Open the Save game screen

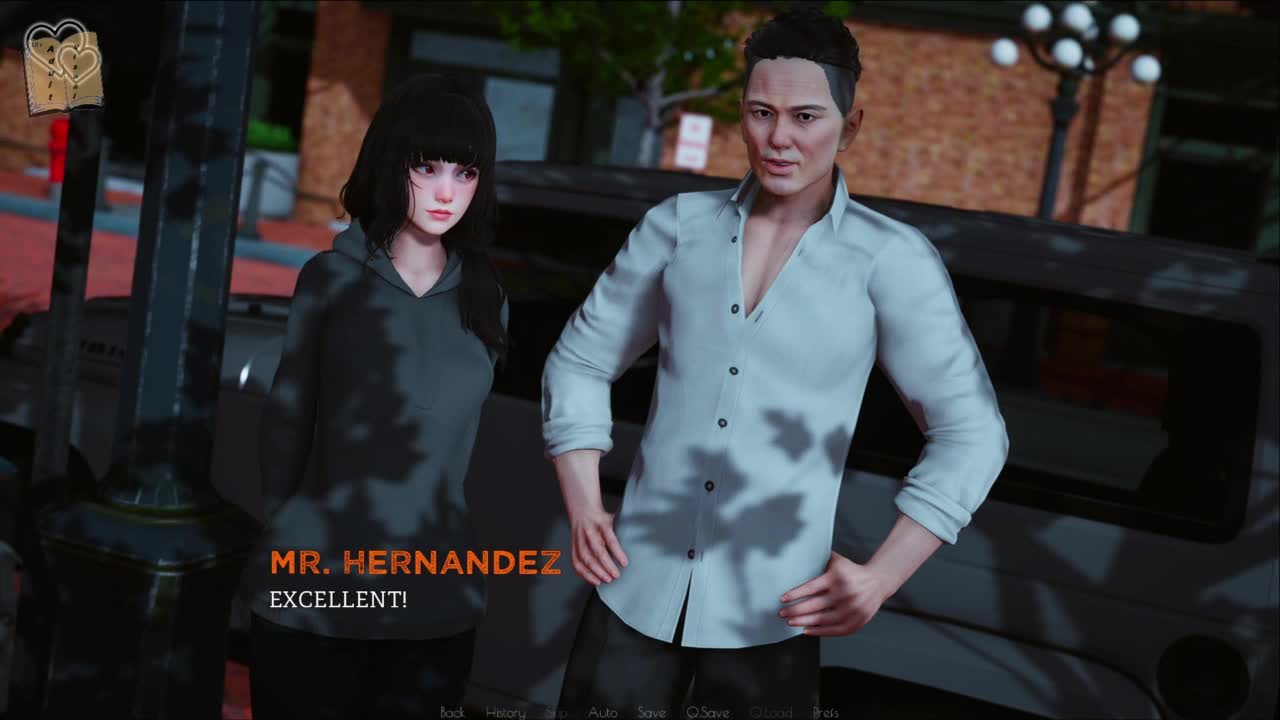(x=651, y=712)
